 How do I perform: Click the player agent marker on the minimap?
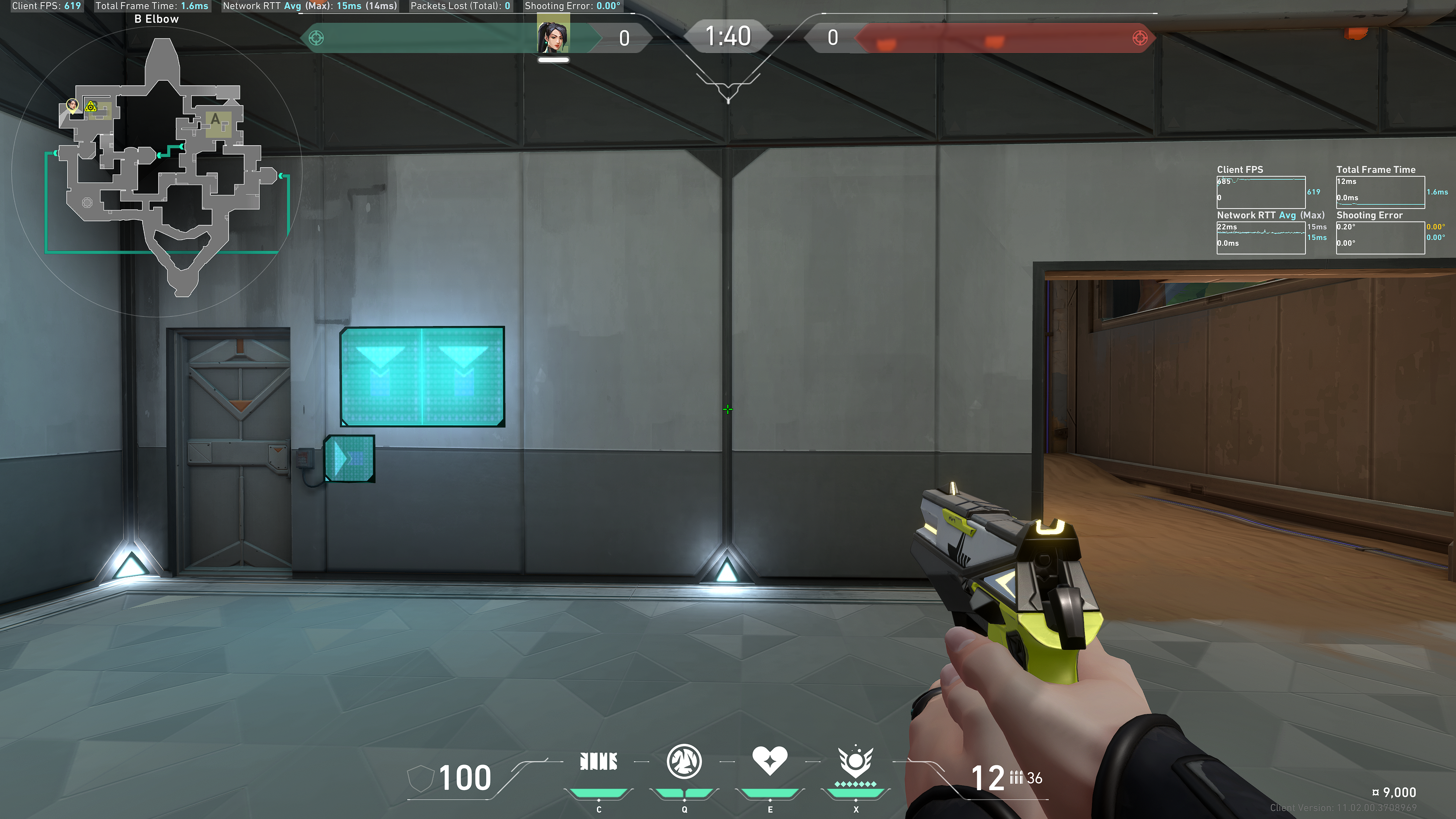72,105
